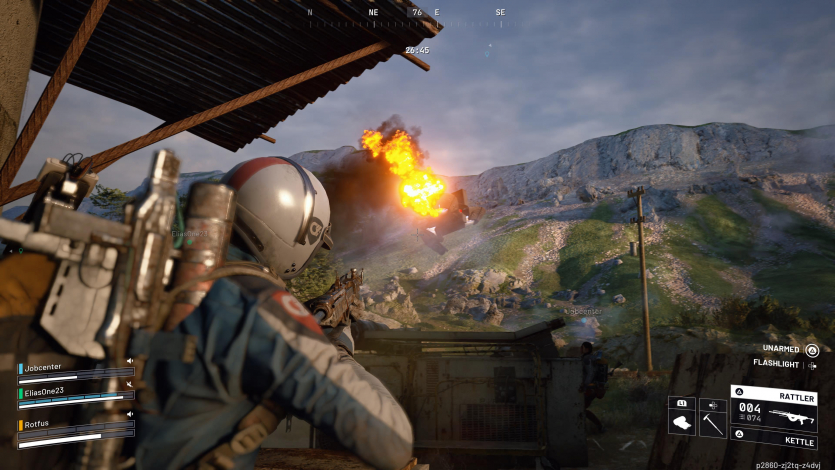The image size is (835, 470).
Task: Toggle Rotfus's voice speaker icon
Action: pos(130,414)
